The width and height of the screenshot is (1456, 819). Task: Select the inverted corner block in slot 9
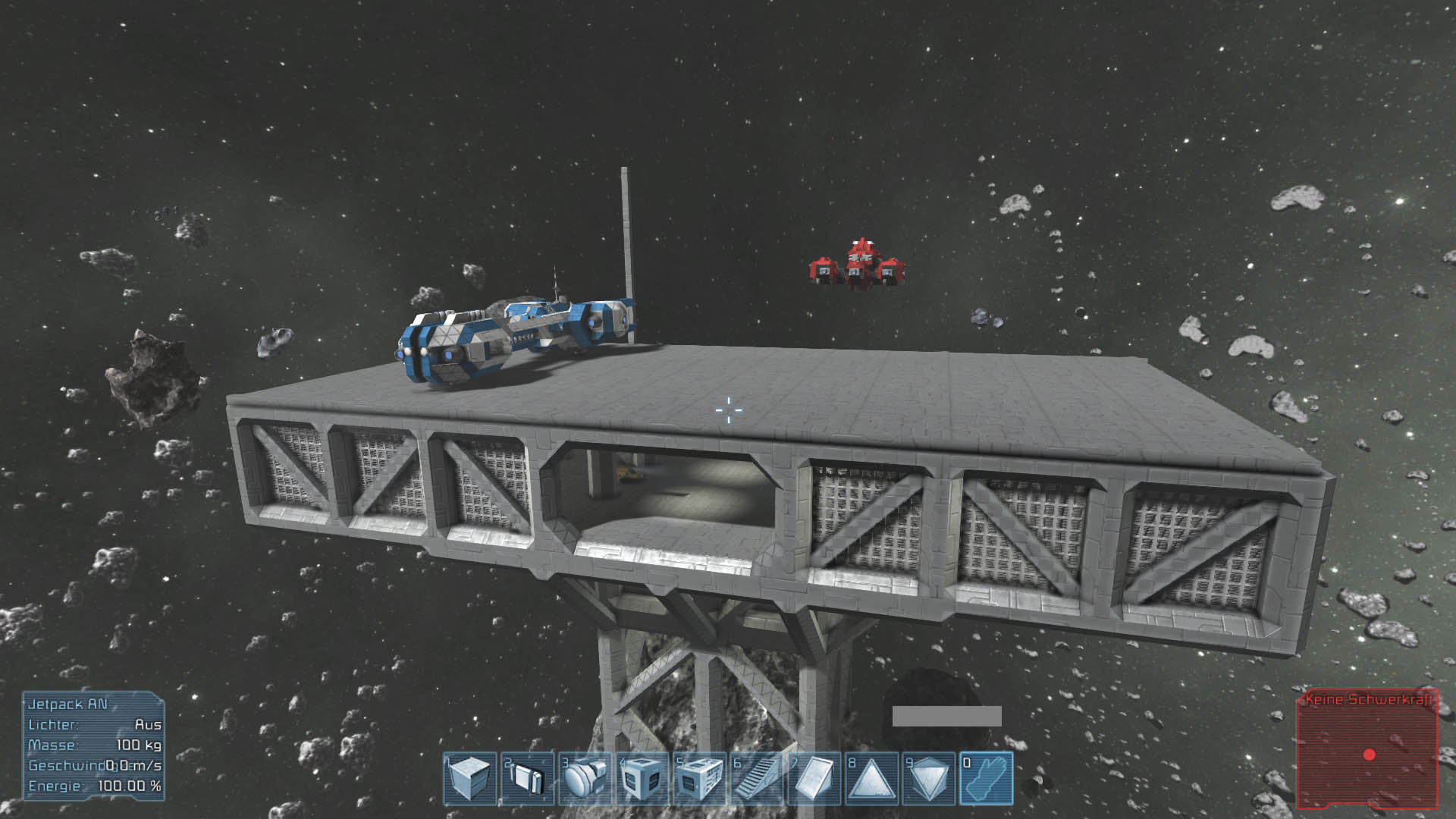930,778
